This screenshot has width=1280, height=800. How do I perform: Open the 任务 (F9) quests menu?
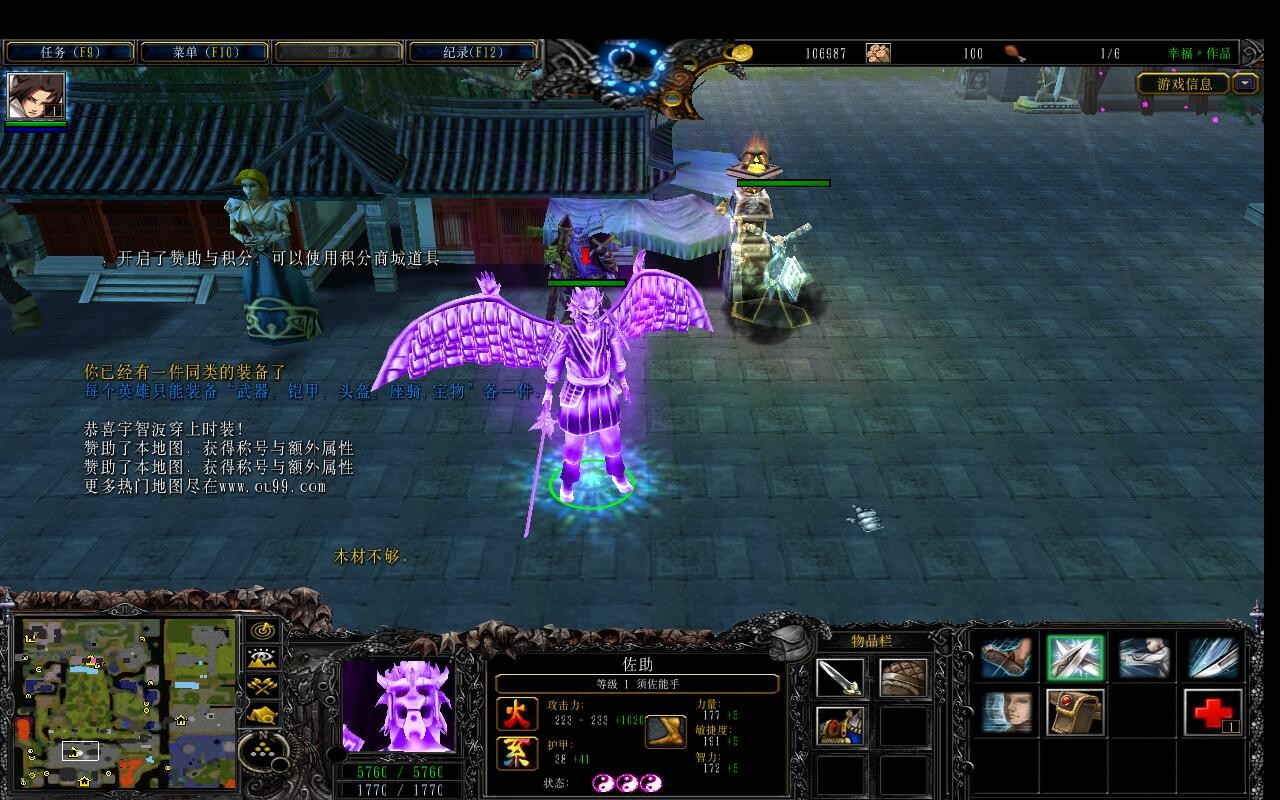pyautogui.click(x=69, y=52)
